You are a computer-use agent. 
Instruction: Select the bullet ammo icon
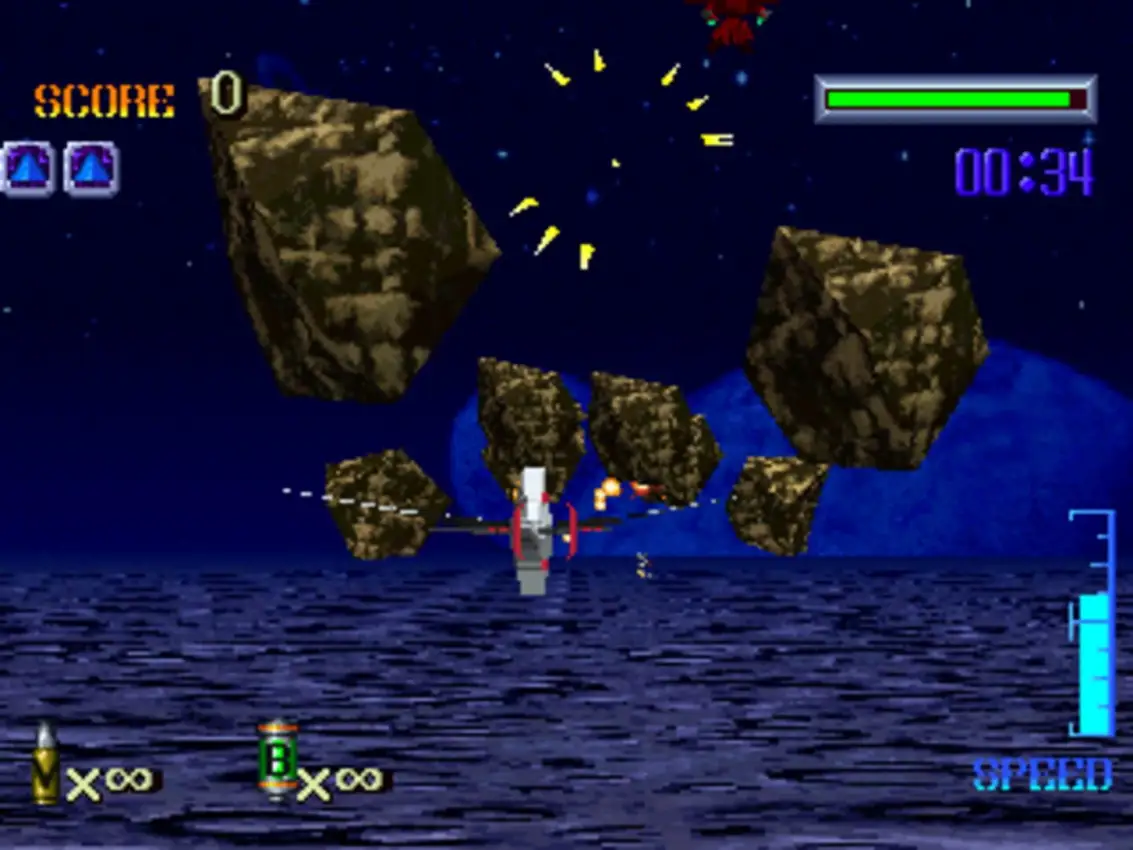coord(45,765)
